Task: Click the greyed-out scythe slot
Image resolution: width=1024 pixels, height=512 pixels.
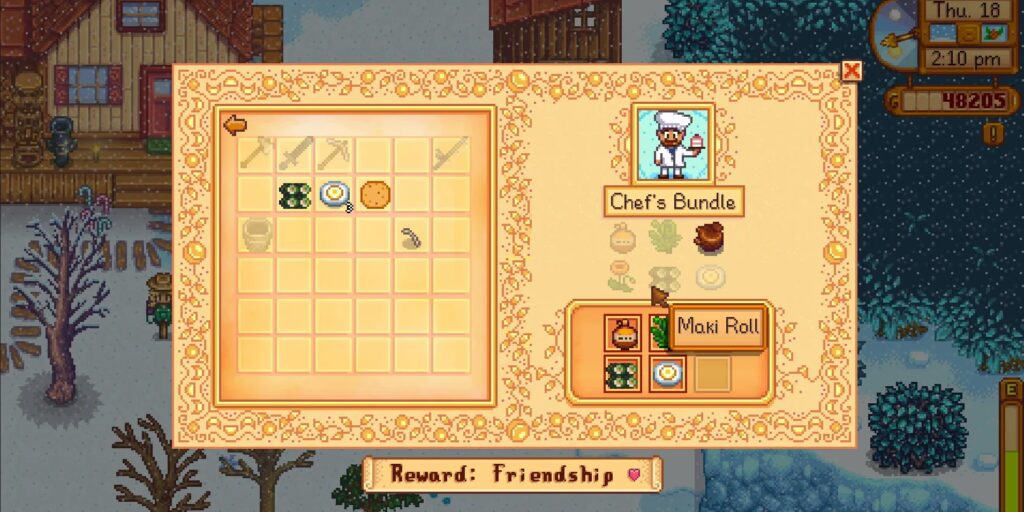Action: (x=452, y=154)
